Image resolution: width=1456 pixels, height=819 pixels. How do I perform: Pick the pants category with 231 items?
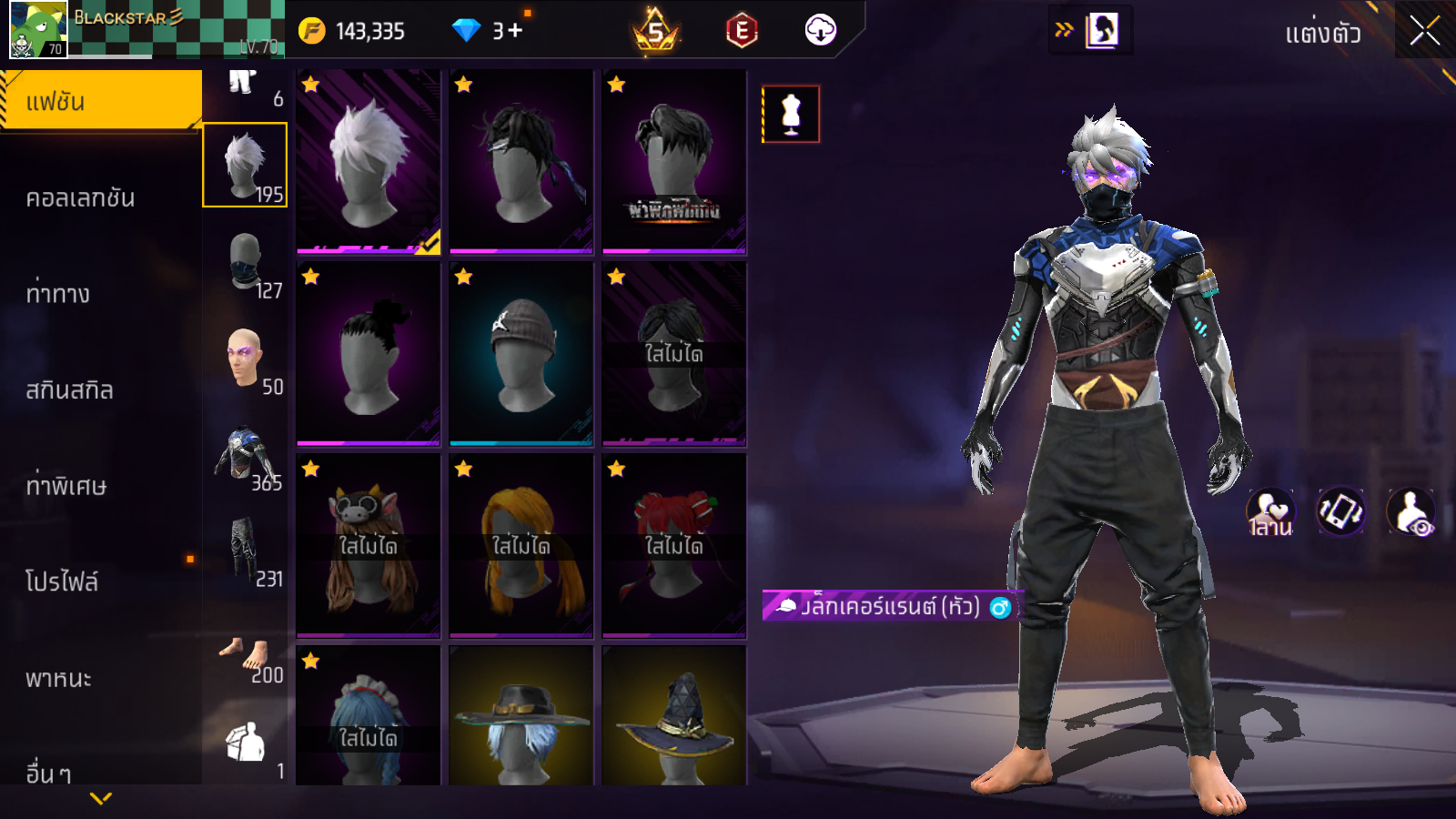point(246,551)
